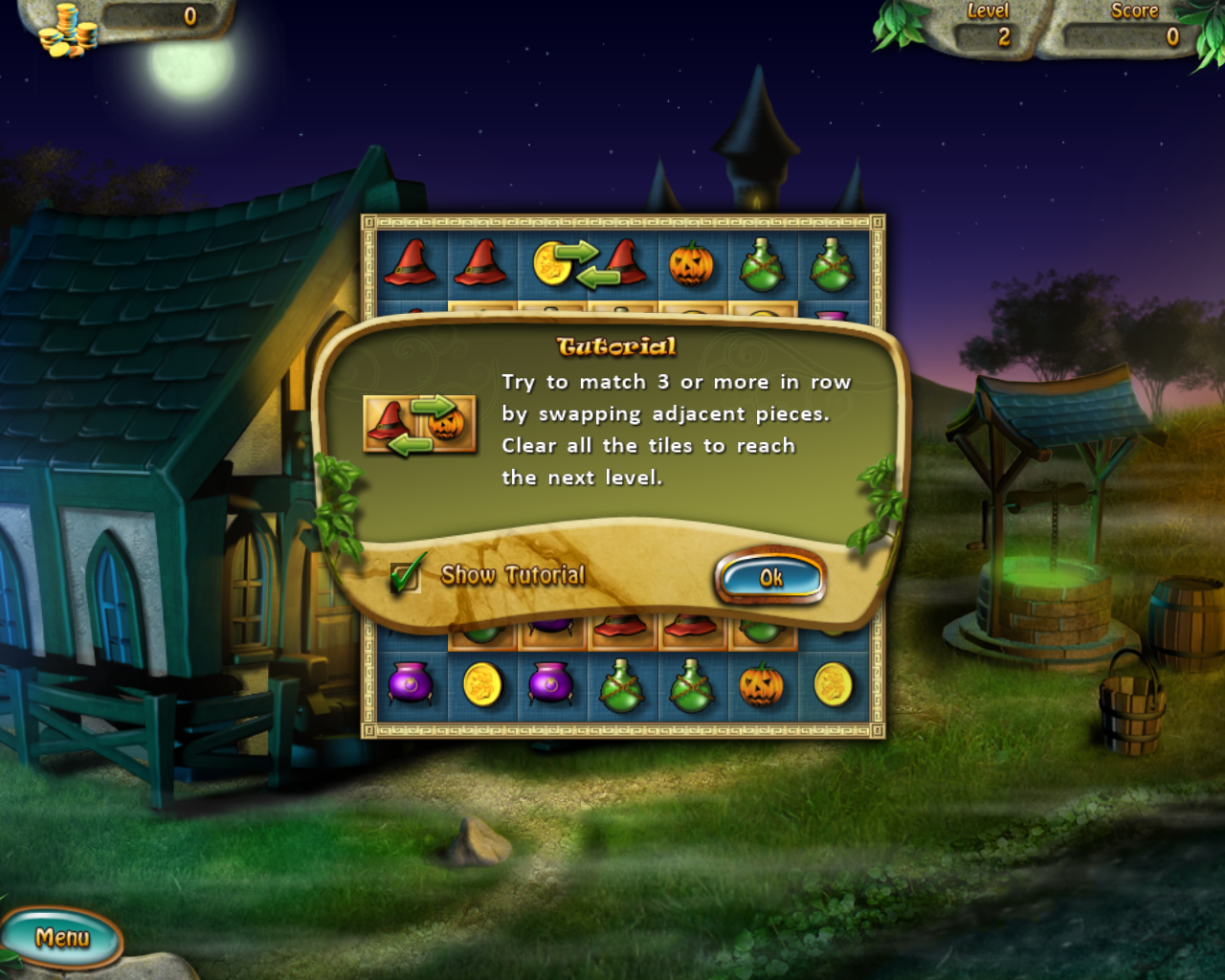Select the gold coin tile marked with swap arrows
The image size is (1225, 980).
(x=551, y=263)
